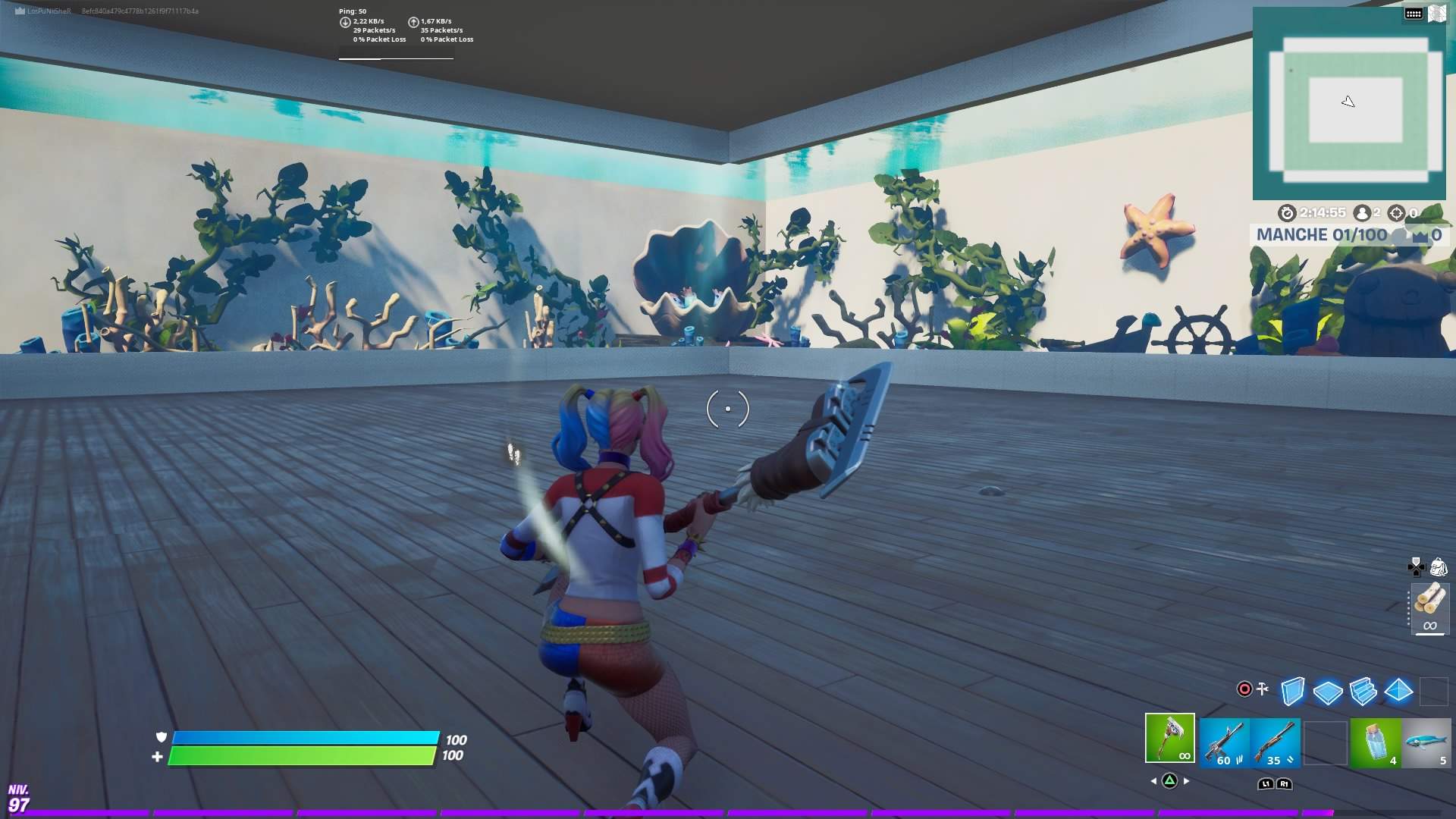Image resolution: width=1456 pixels, height=819 pixels.
Task: Click the right arrow of the weapon switcher
Action: (1185, 781)
